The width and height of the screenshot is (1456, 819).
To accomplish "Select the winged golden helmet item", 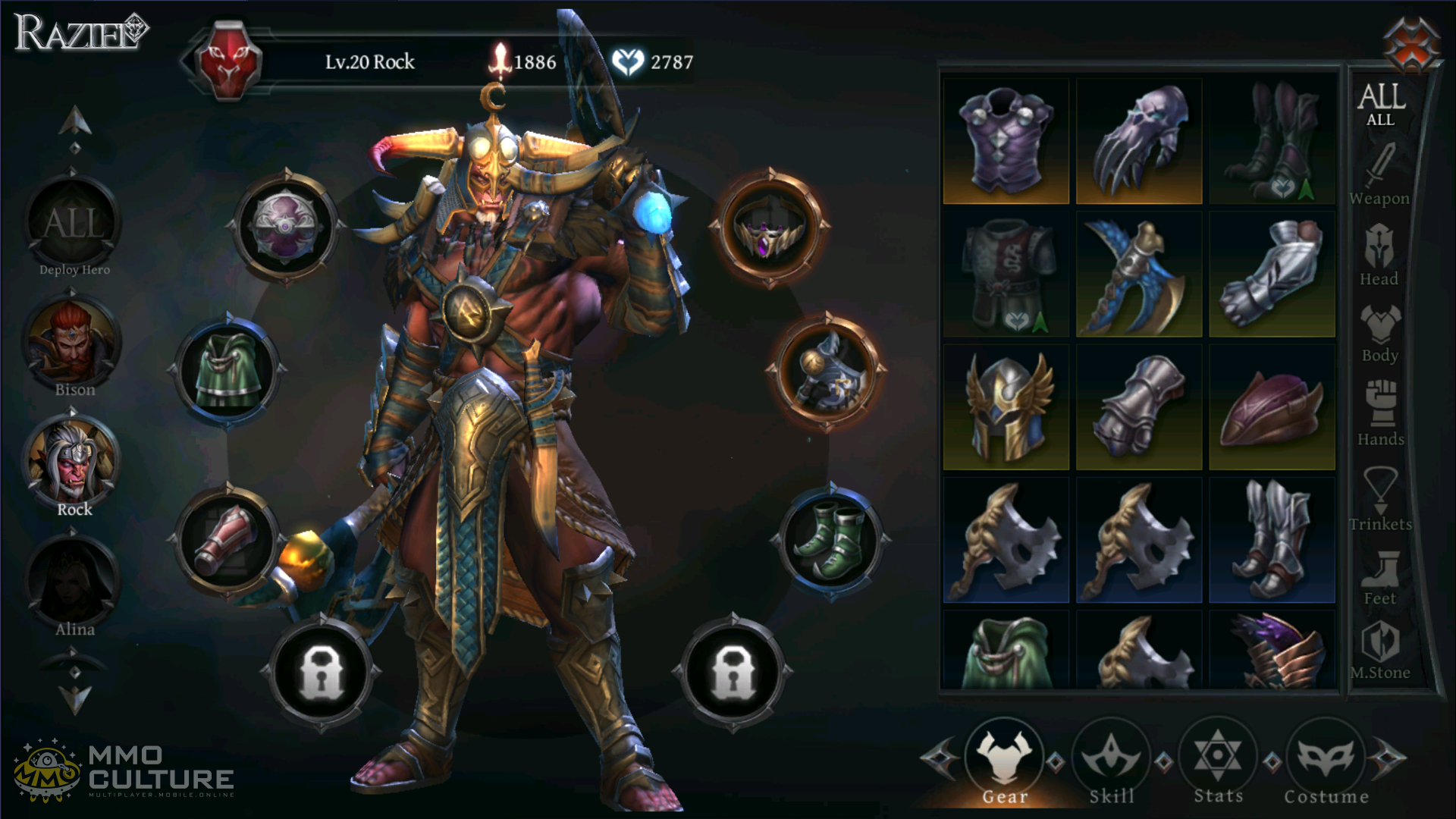I will point(1006,407).
